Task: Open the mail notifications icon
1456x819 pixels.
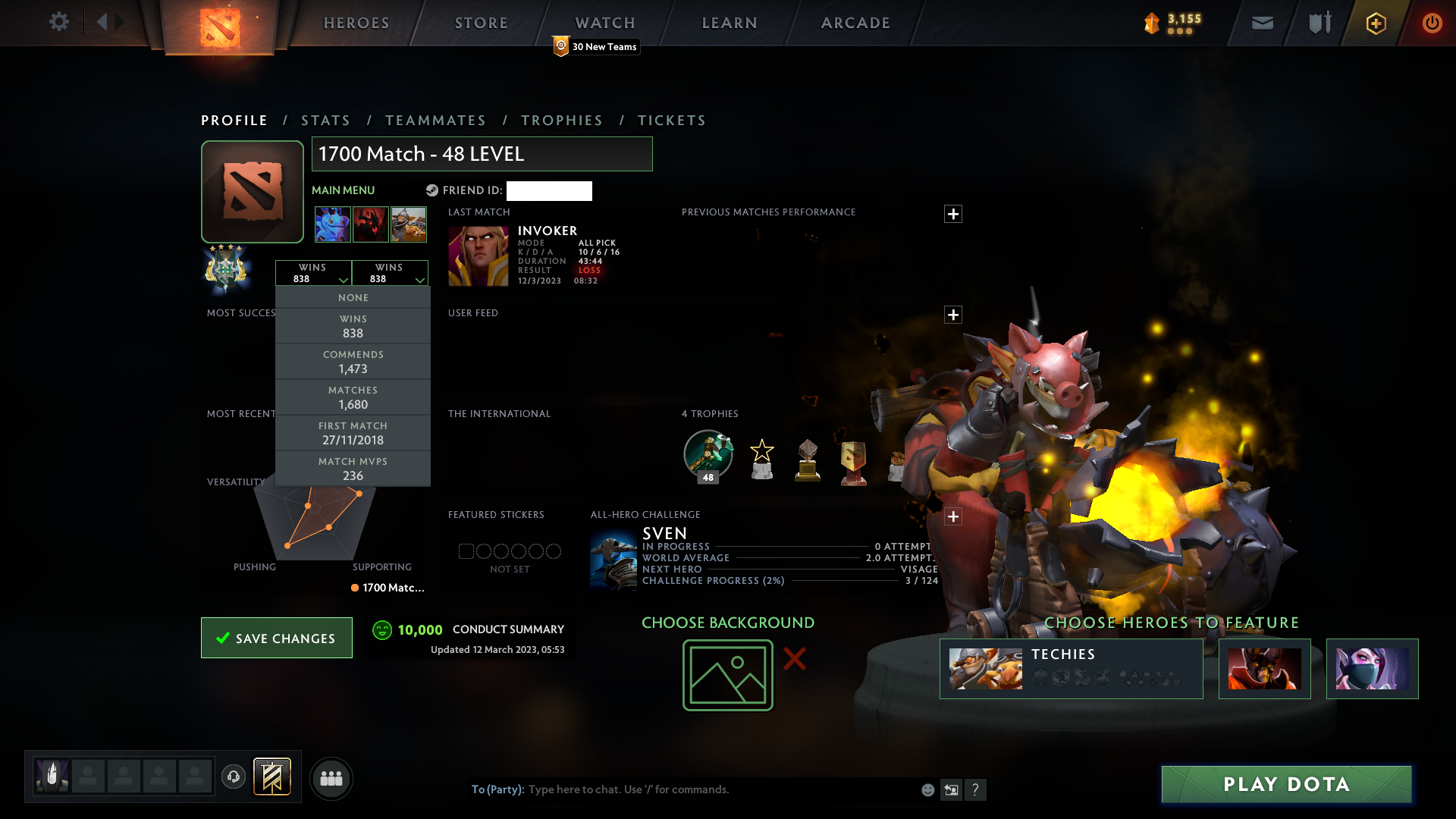Action: [x=1261, y=23]
